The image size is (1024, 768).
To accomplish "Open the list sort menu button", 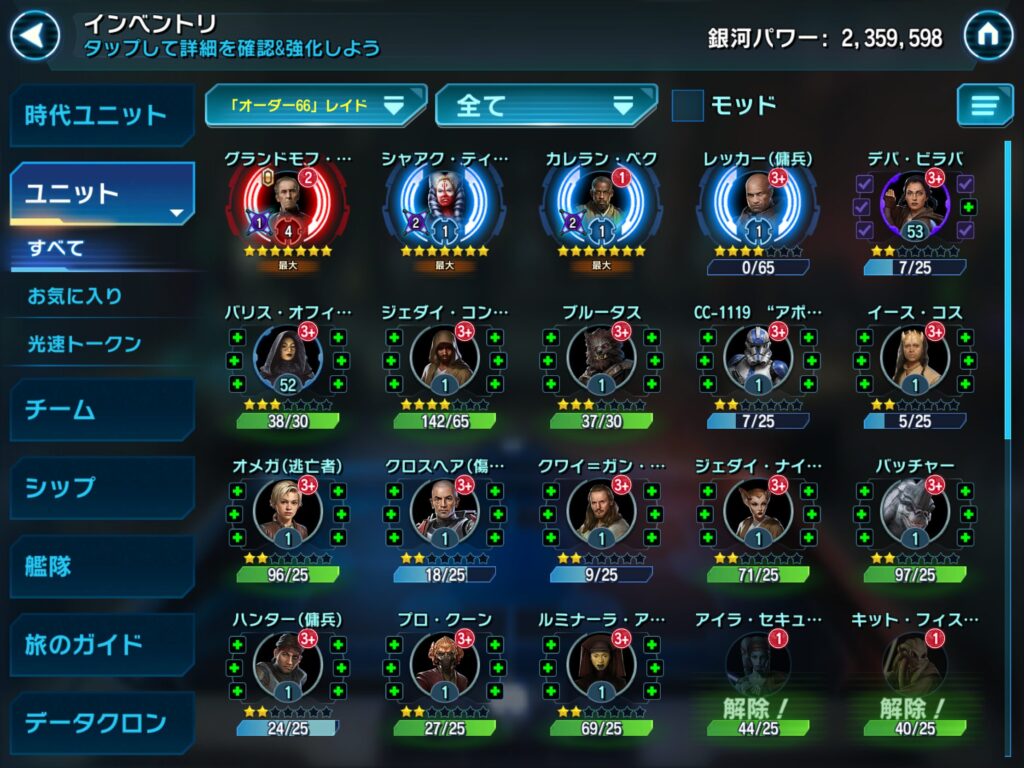I will pos(984,105).
